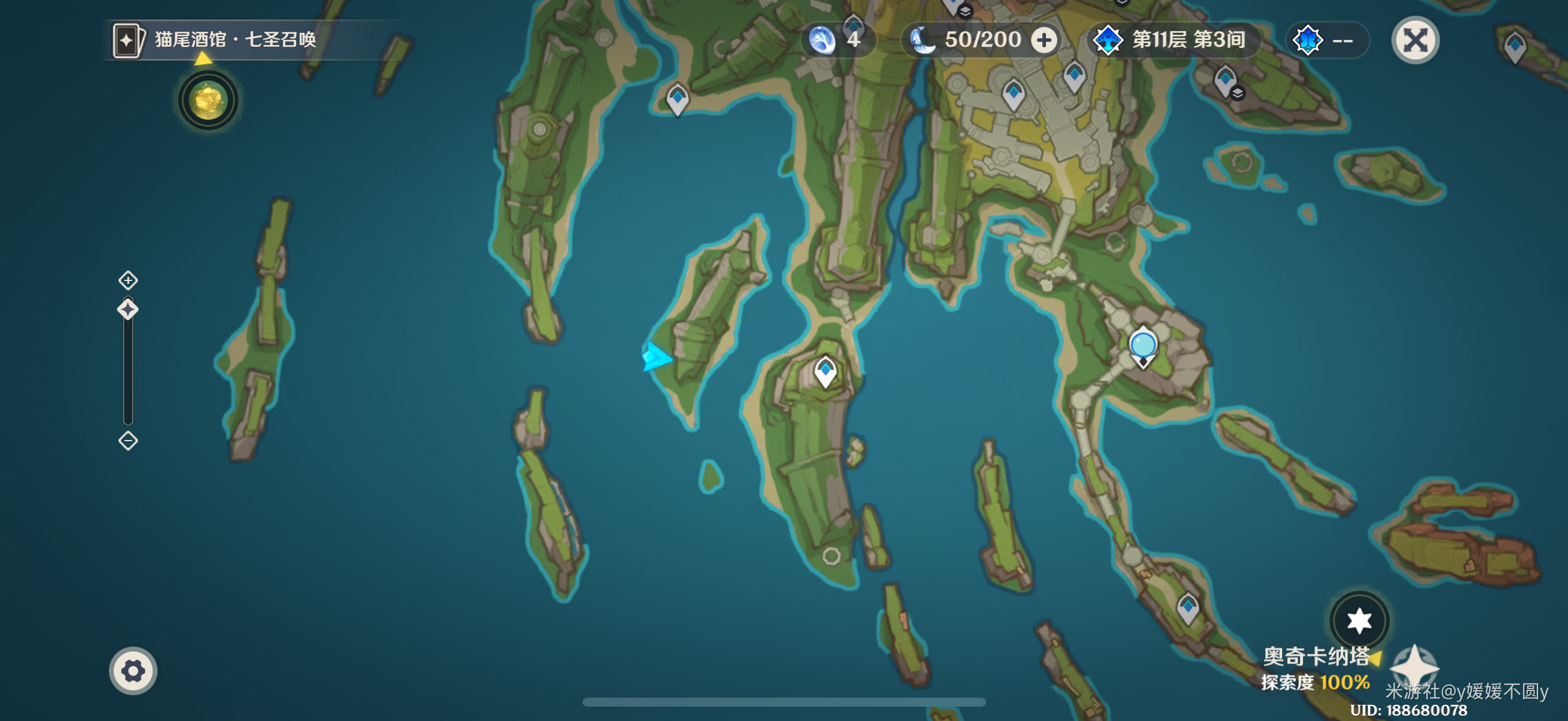Close the map with the X button
This screenshot has width=1568, height=721.
(x=1415, y=40)
